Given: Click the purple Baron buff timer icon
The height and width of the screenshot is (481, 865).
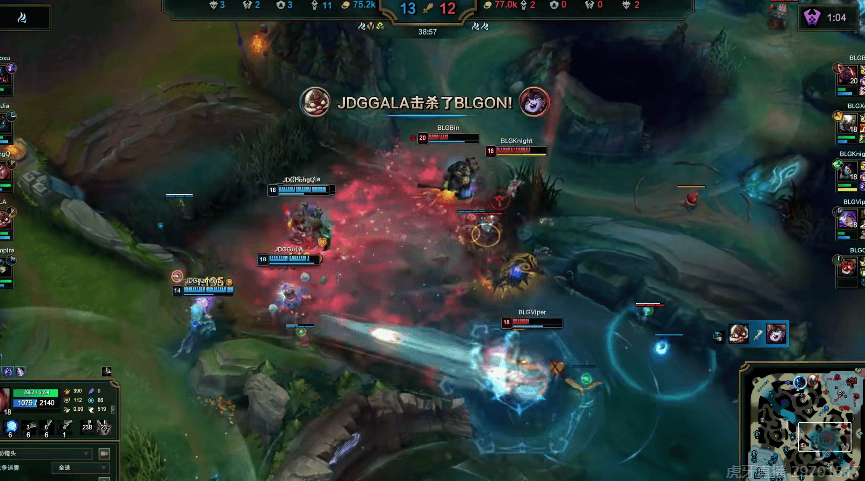Looking at the screenshot, I should click(x=810, y=17).
